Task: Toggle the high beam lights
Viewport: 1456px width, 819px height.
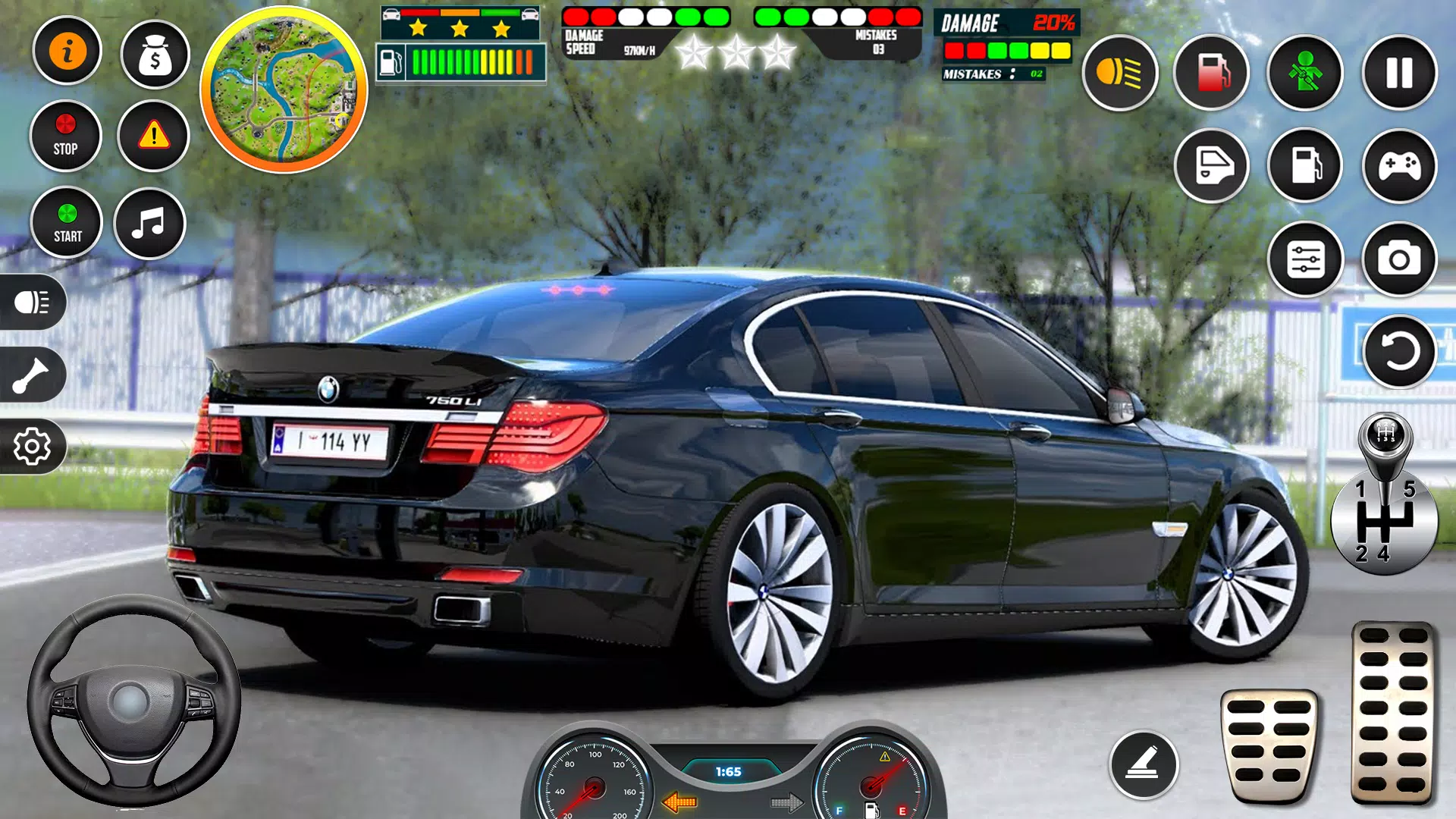Action: [x=1119, y=74]
